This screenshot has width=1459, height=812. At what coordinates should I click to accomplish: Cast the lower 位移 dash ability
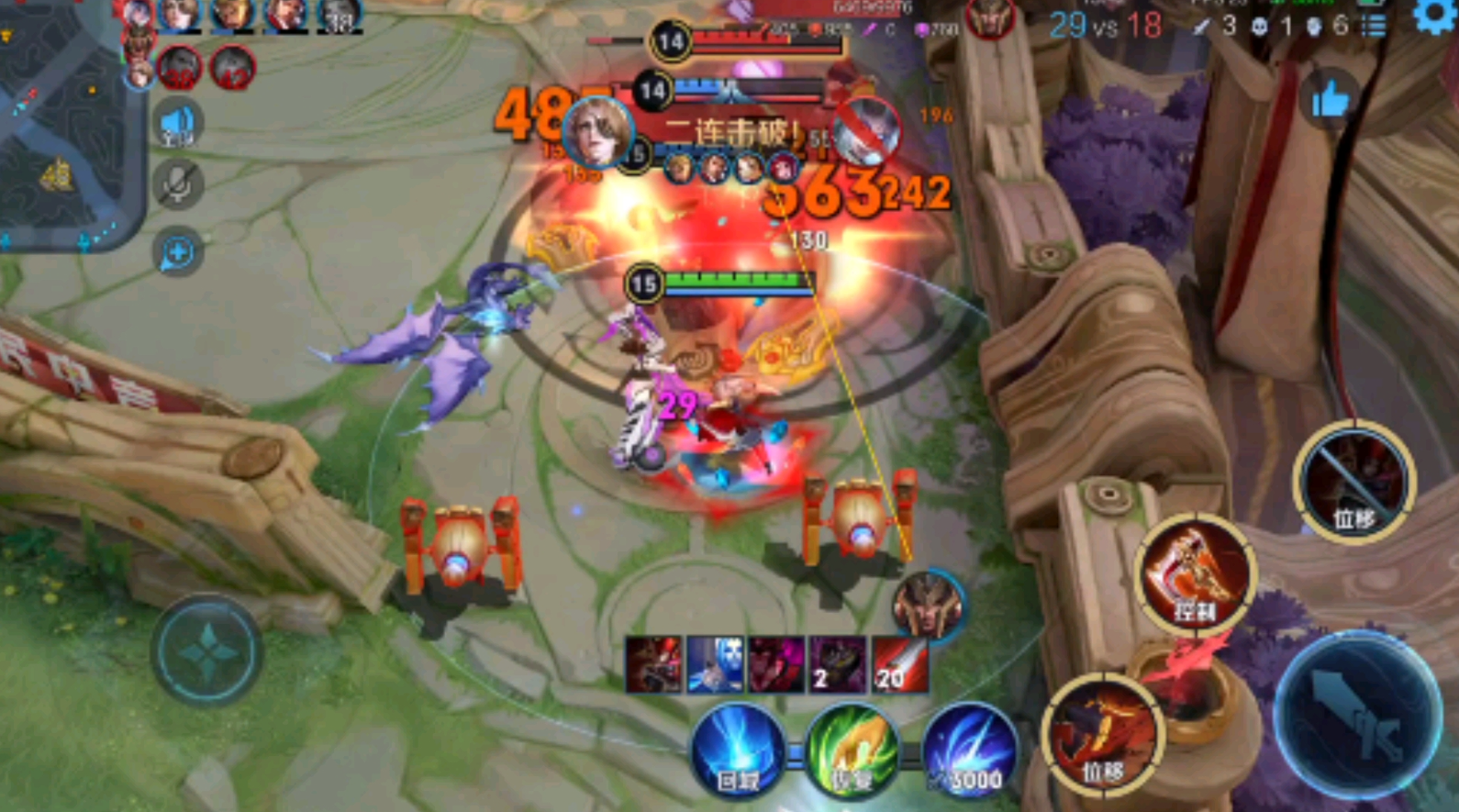pyautogui.click(x=1102, y=735)
